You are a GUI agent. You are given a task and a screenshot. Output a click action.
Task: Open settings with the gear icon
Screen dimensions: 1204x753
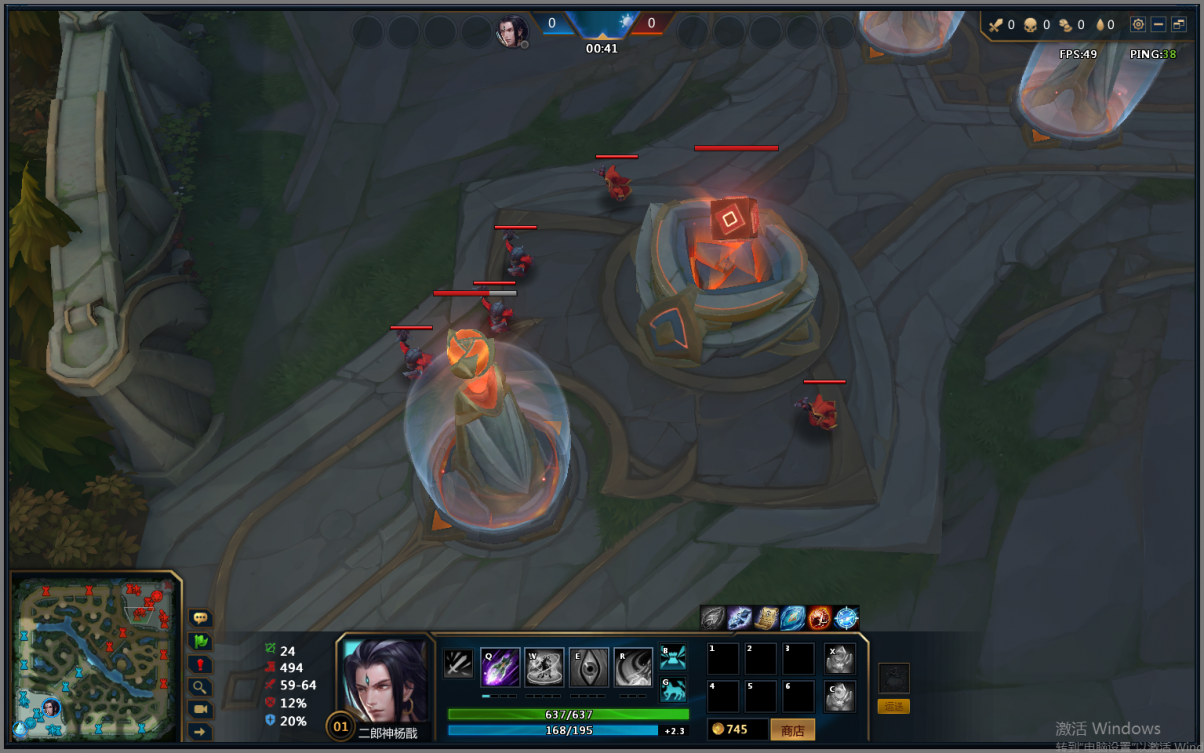[x=1138, y=24]
